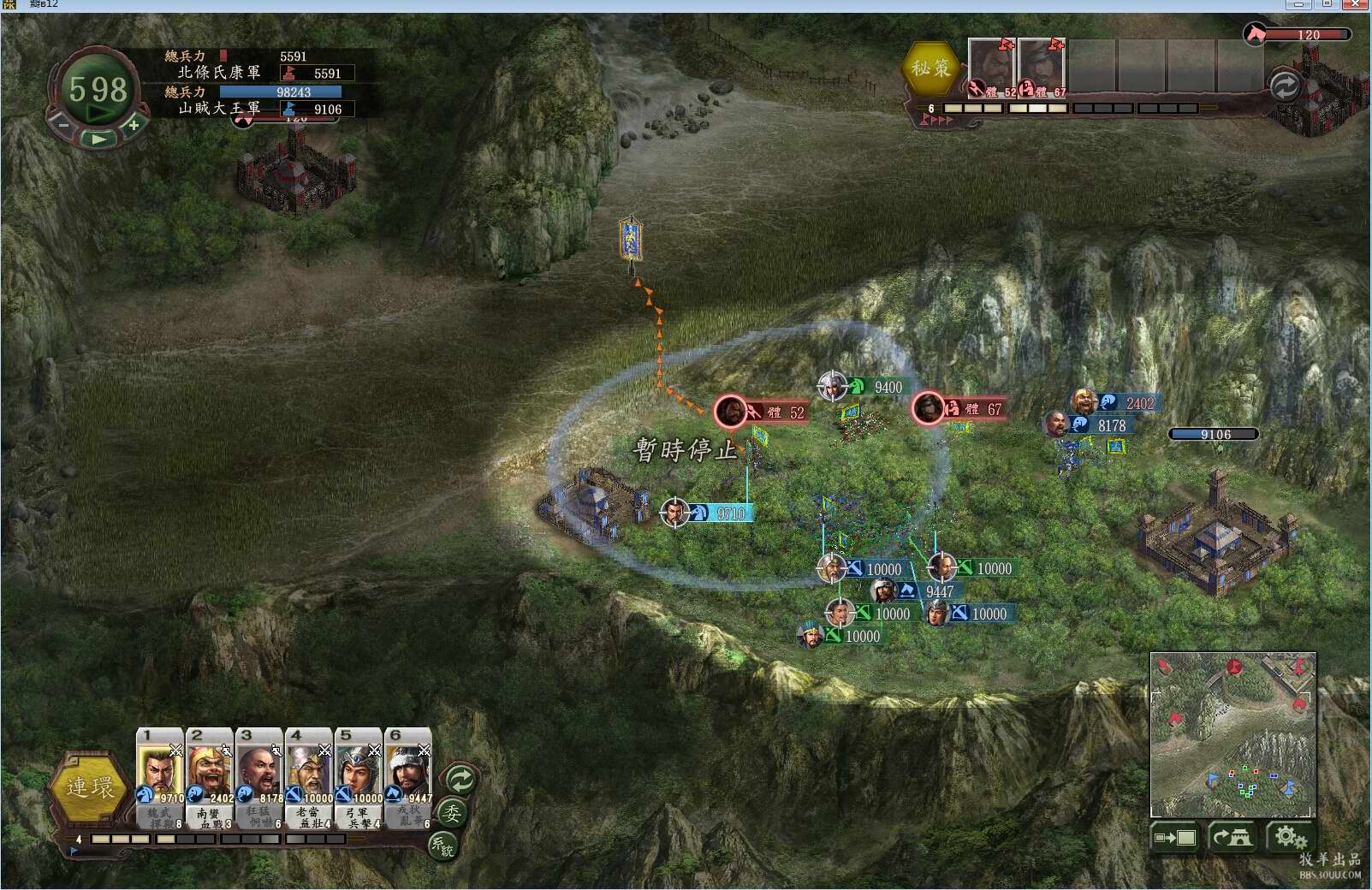The height and width of the screenshot is (890, 1372).
Task: Open the 系統 system menu
Action: tap(442, 845)
